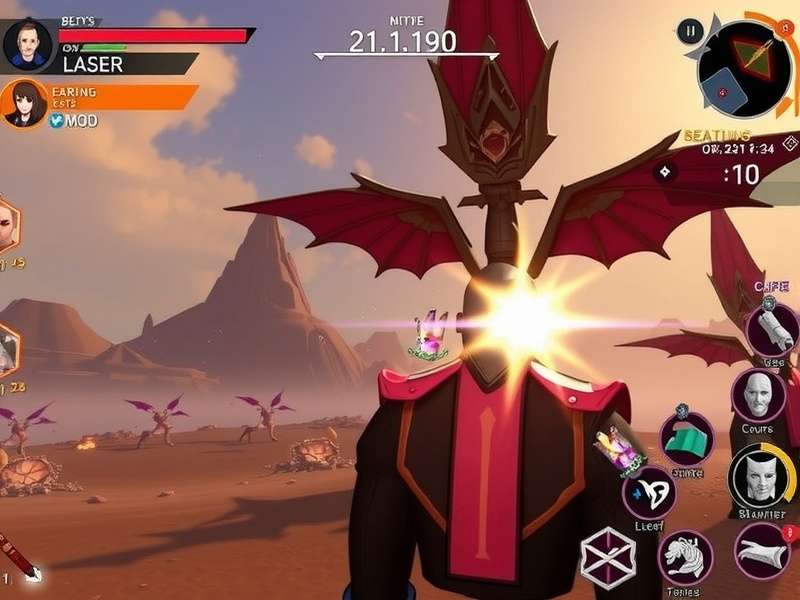Activate the white cannon ability icon
This screenshot has height=600, width=800.
point(772,329)
